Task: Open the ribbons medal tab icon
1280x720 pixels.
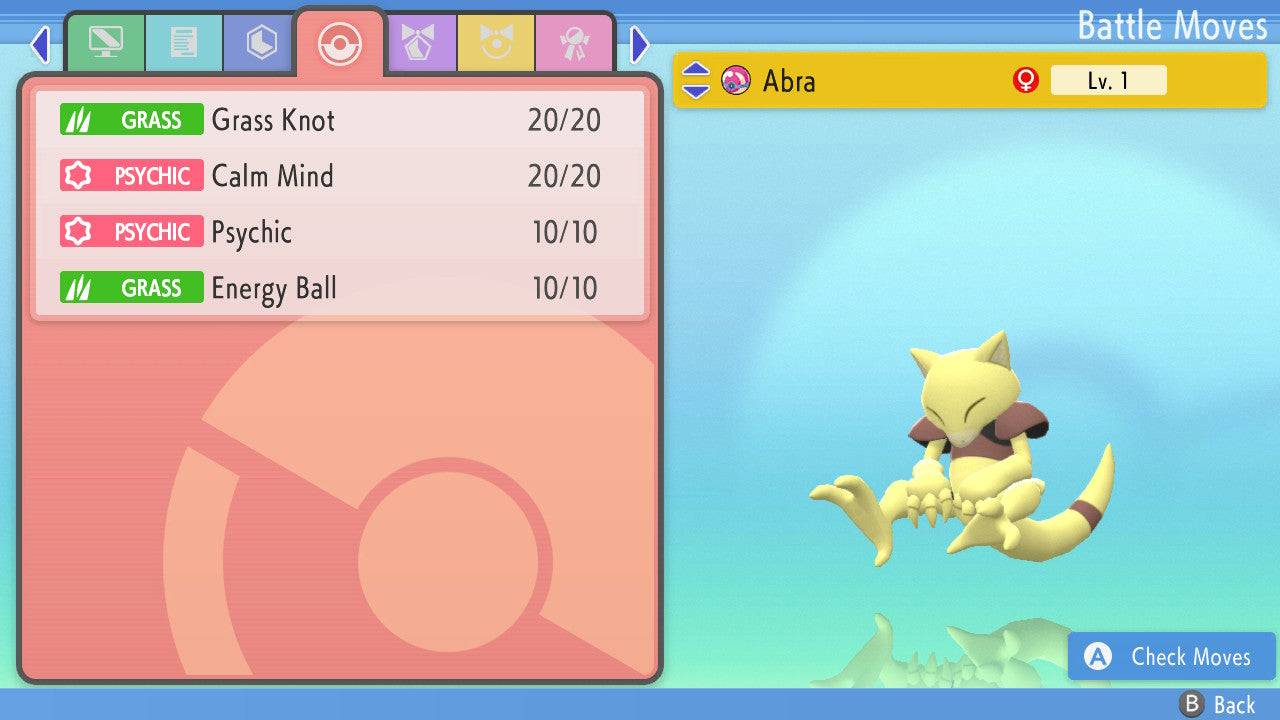Action: pyautogui.click(x=575, y=42)
